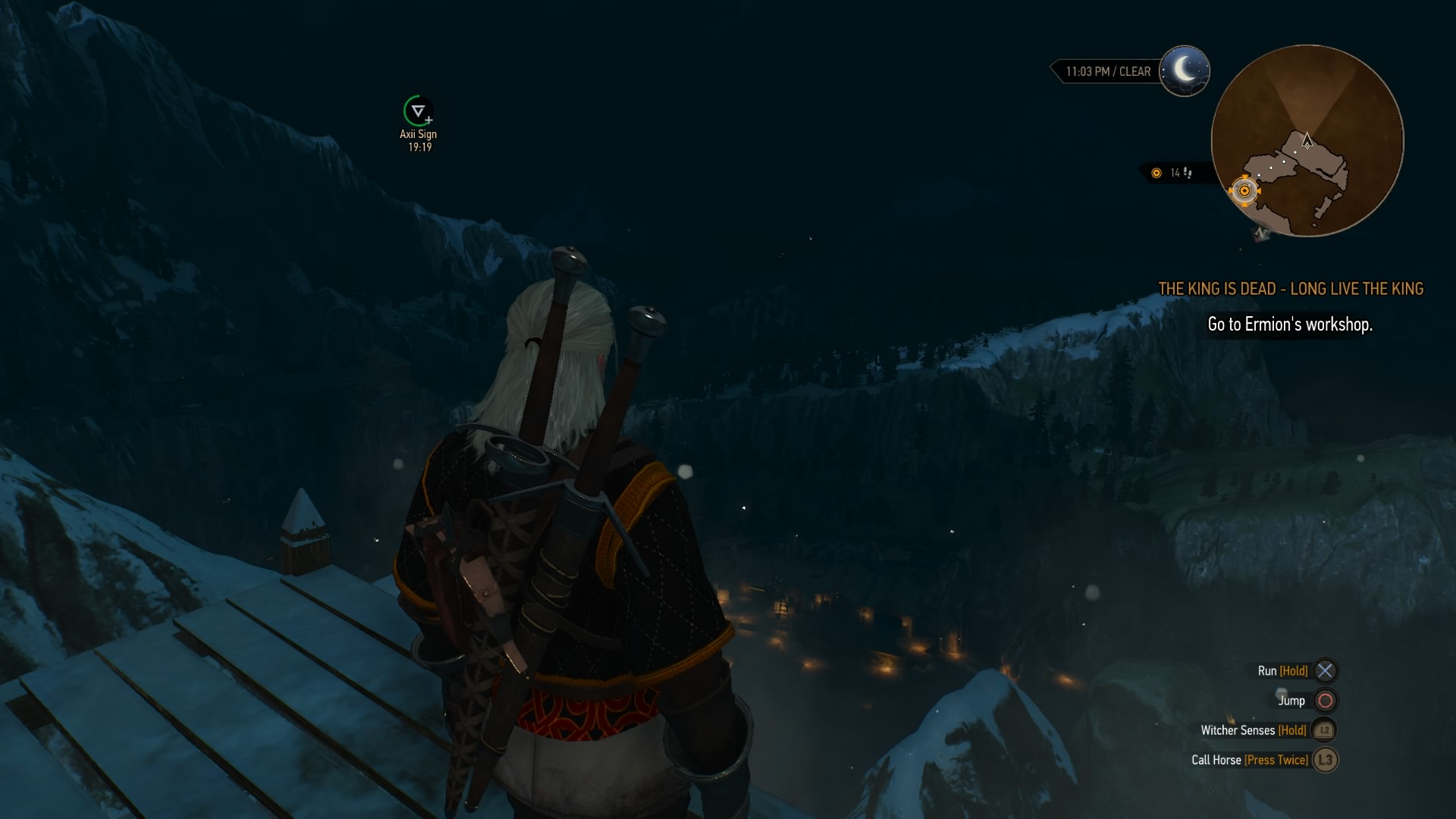1456x819 pixels.
Task: Select the orange quest marker on minimap
Action: click(x=1244, y=191)
